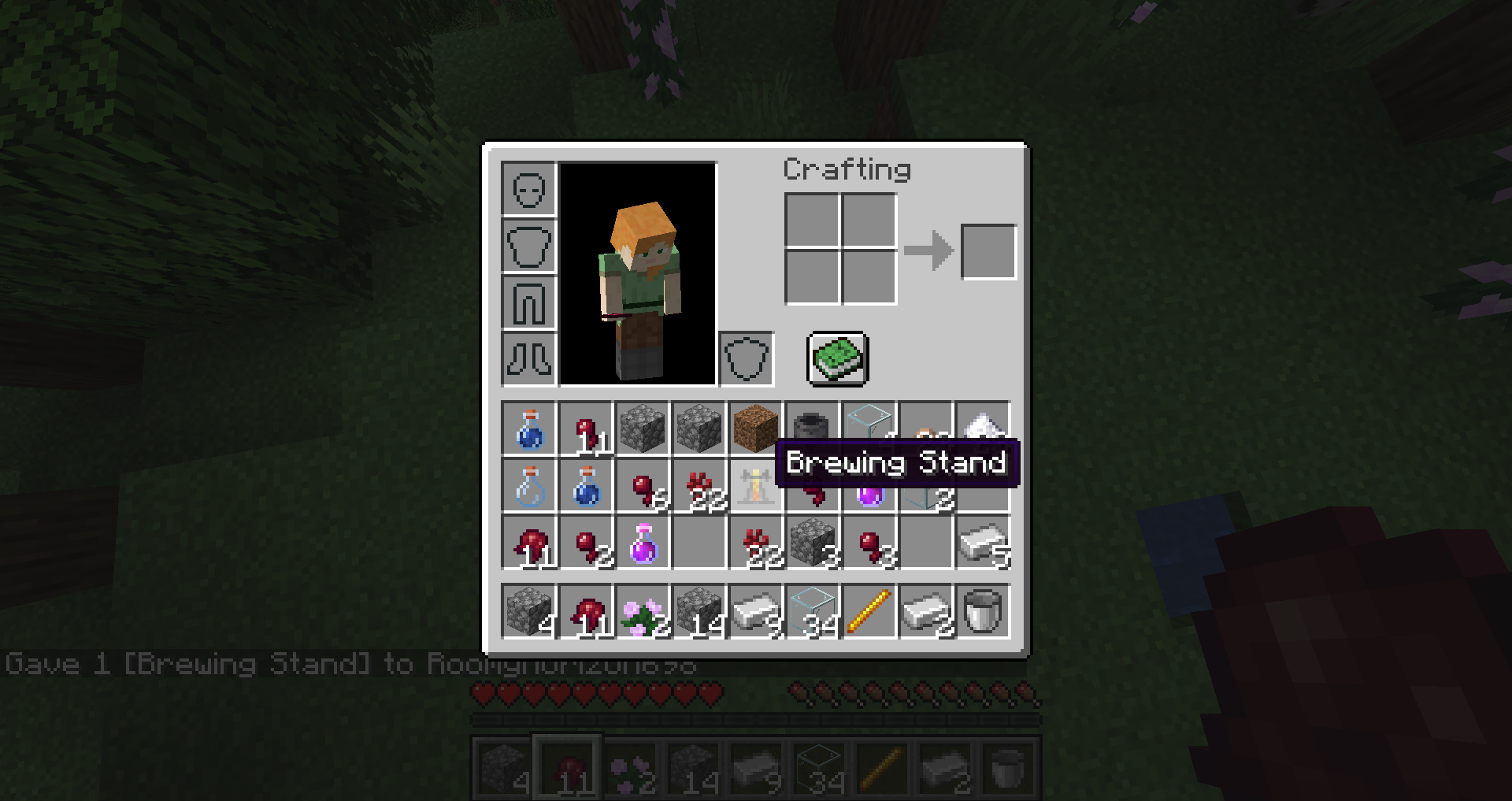Pick up the 9 iron ingots stack

coord(755,611)
